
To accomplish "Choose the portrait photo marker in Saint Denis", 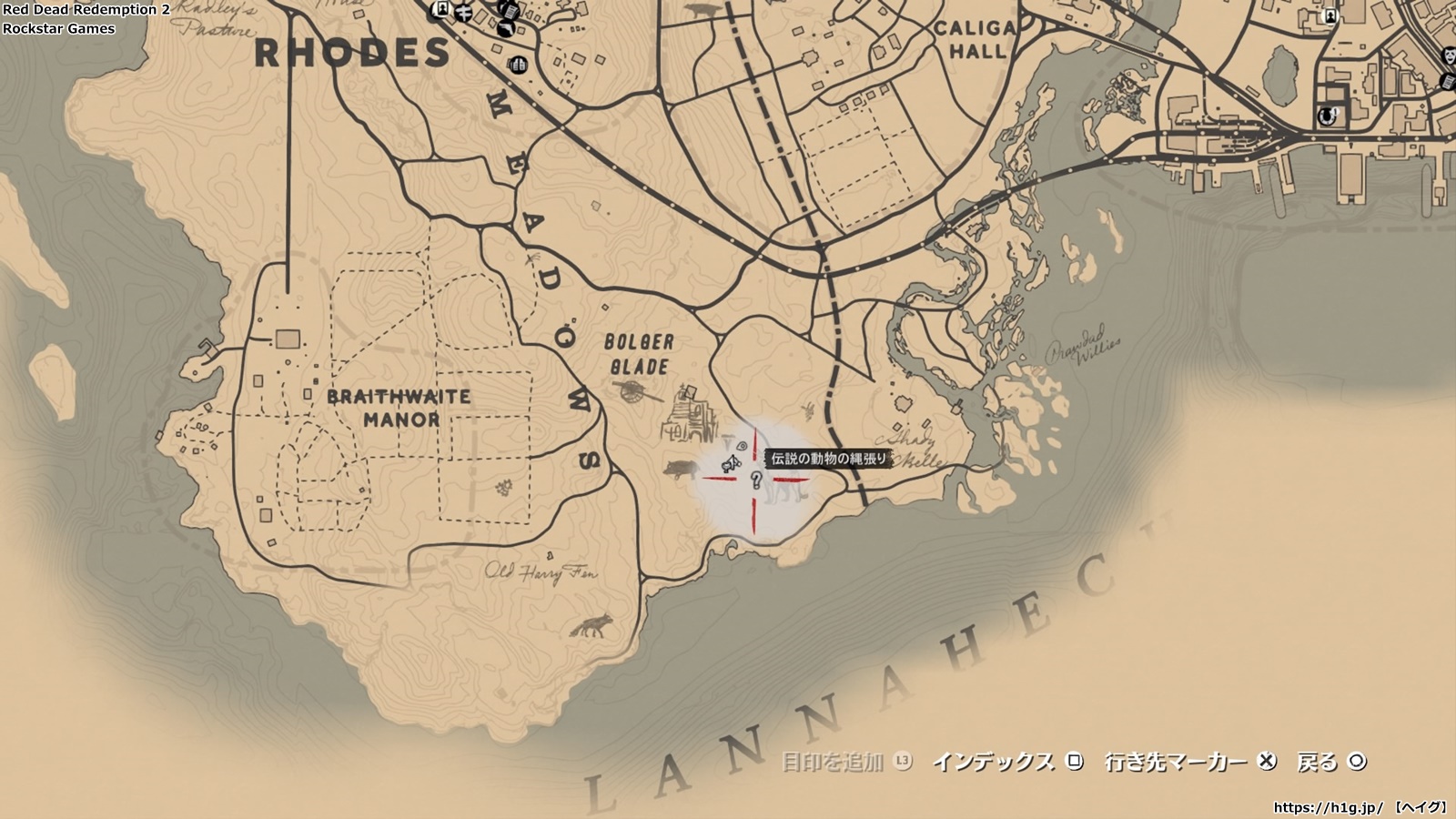I will 1330,15.
